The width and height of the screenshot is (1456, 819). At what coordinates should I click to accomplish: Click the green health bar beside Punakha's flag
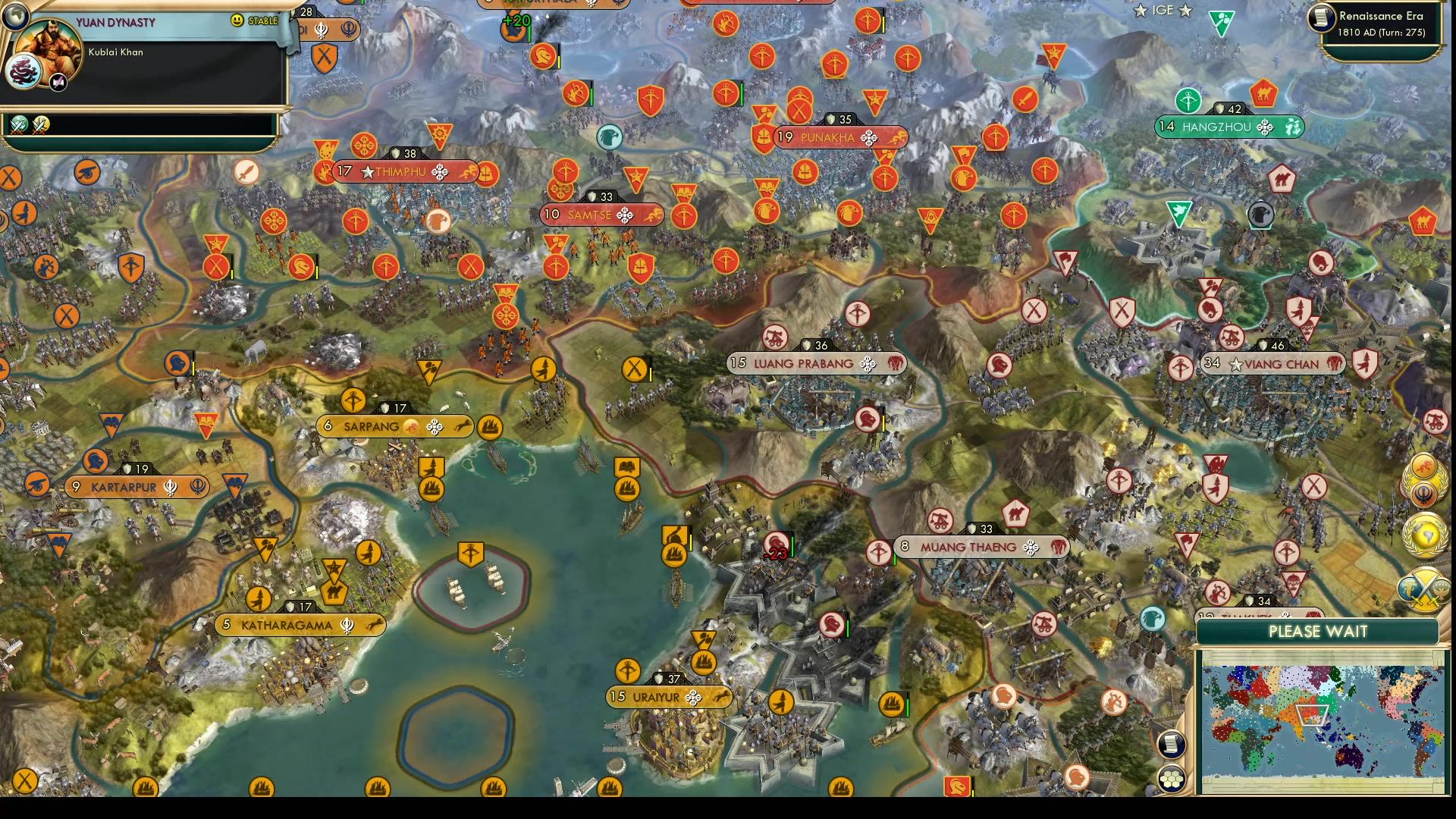tap(742, 94)
